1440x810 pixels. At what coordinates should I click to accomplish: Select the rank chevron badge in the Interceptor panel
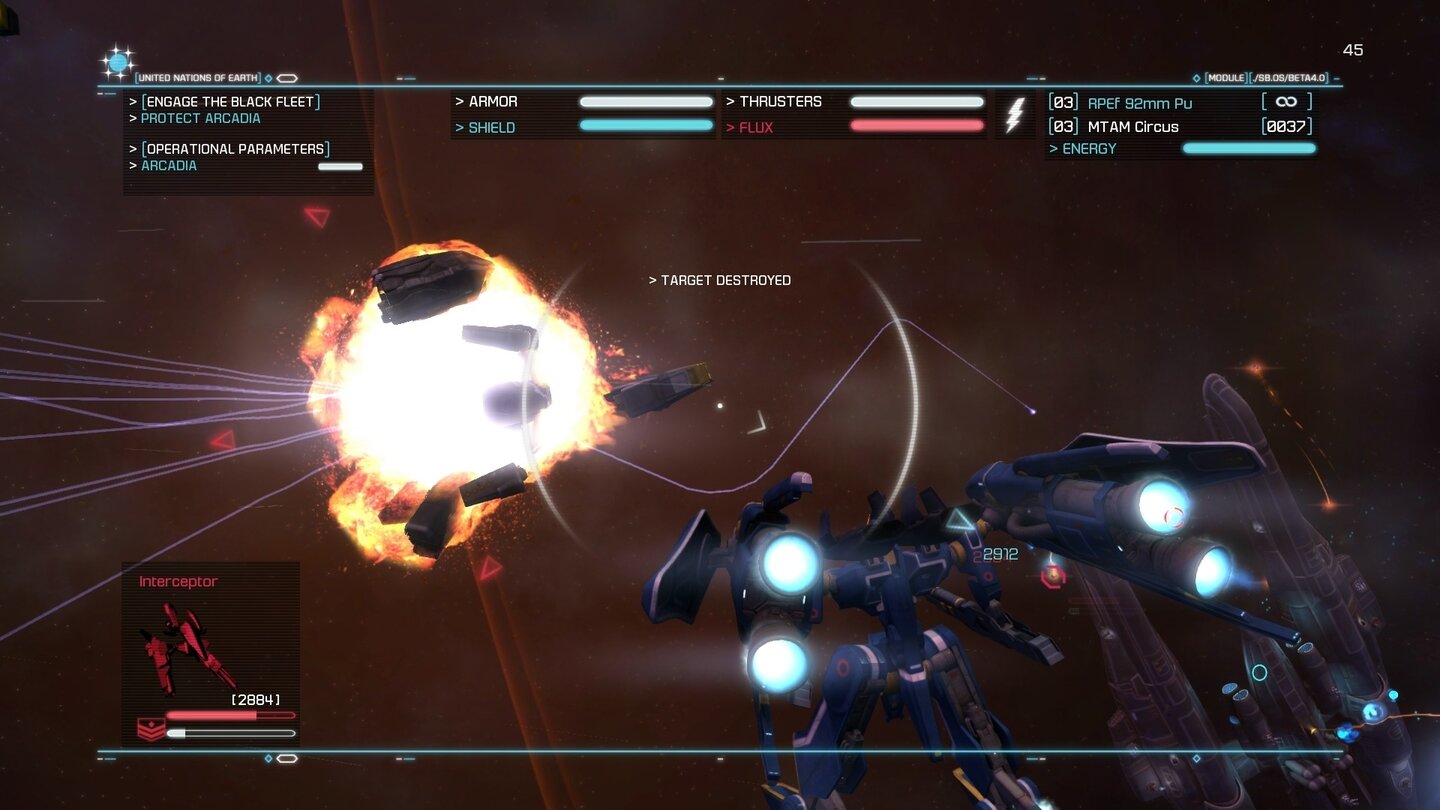[150, 729]
